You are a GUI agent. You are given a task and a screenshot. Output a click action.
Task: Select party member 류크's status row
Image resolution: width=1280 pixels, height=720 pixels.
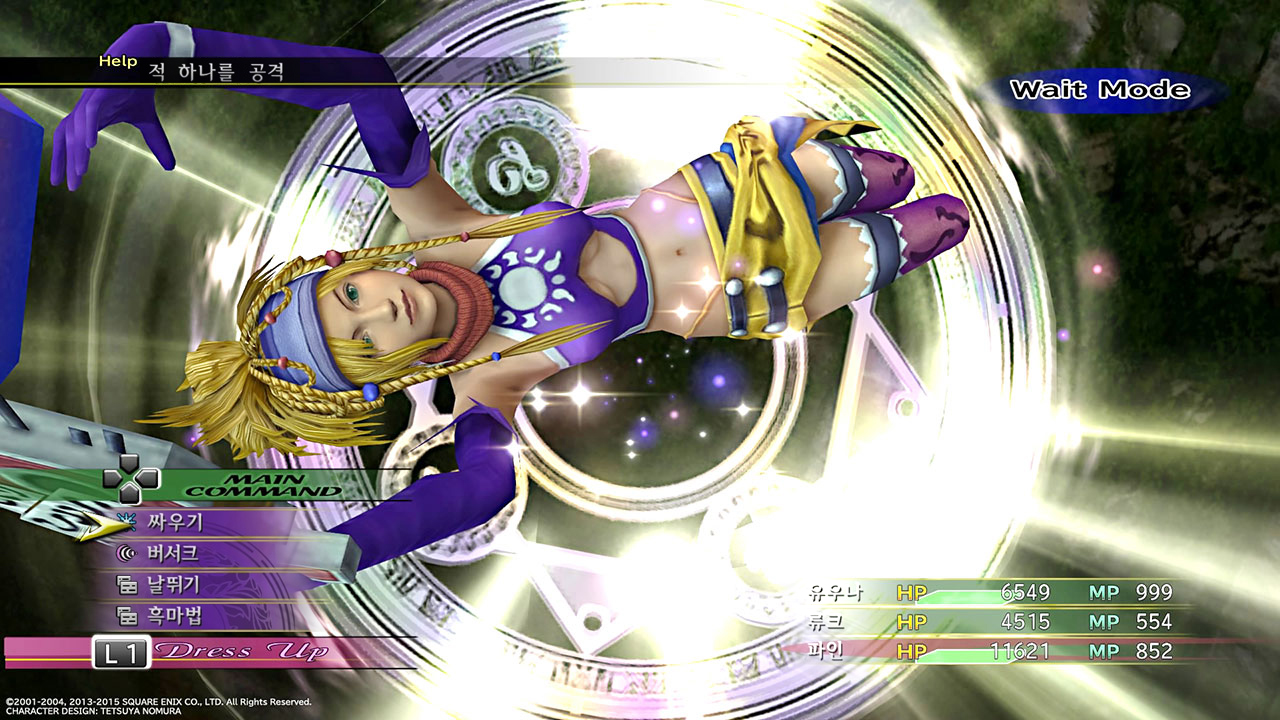(990, 622)
